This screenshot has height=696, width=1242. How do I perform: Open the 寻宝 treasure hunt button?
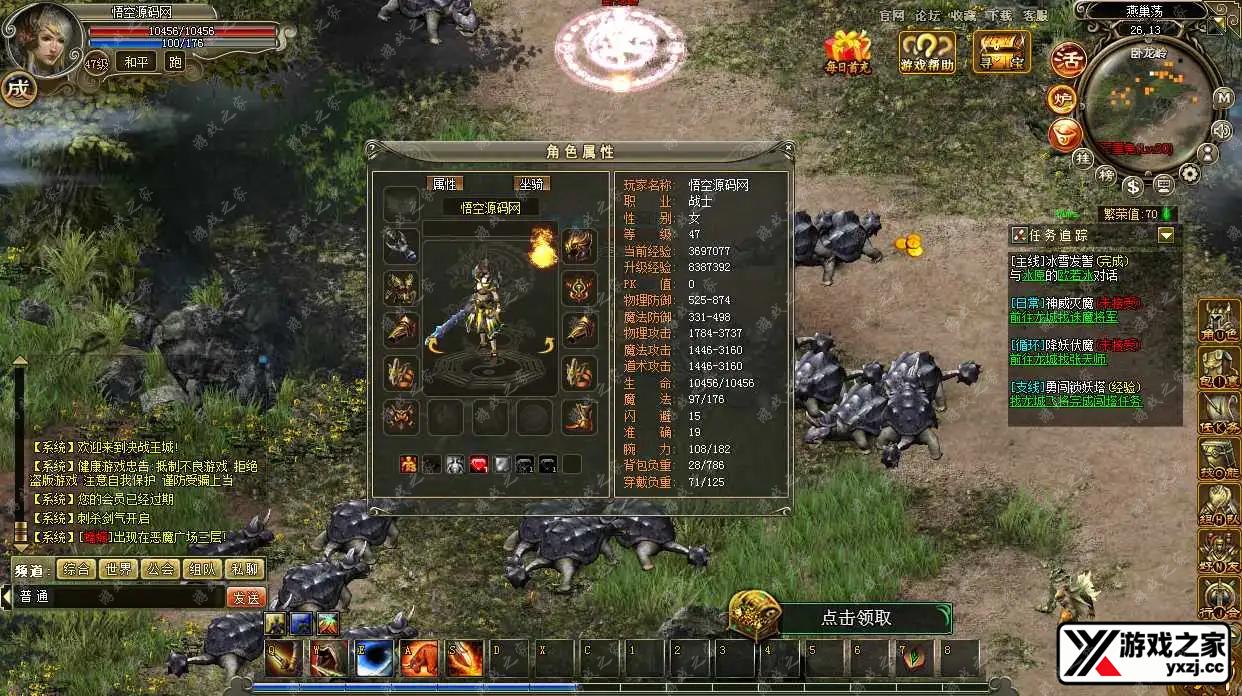tap(1001, 53)
